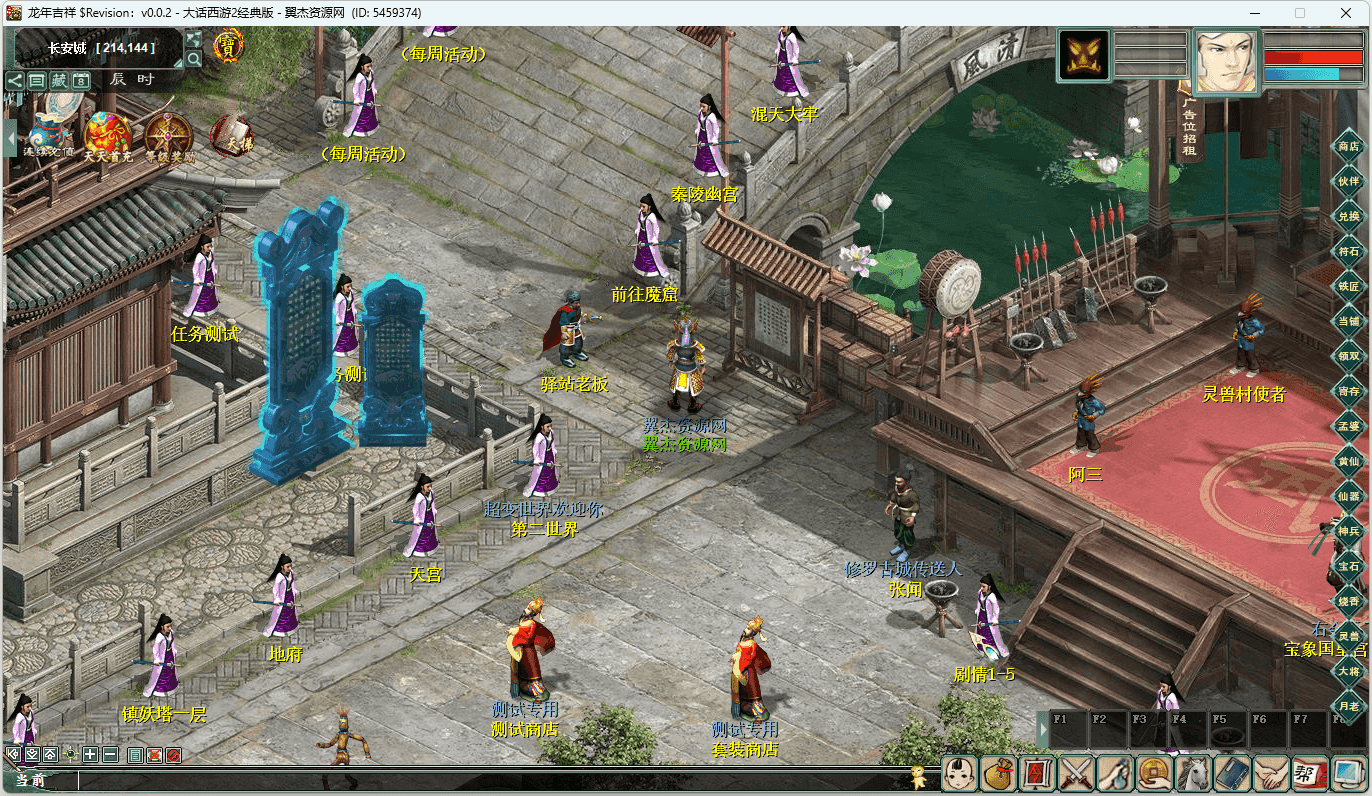Open the money bag inventory icon
The height and width of the screenshot is (796, 1372).
(999, 773)
